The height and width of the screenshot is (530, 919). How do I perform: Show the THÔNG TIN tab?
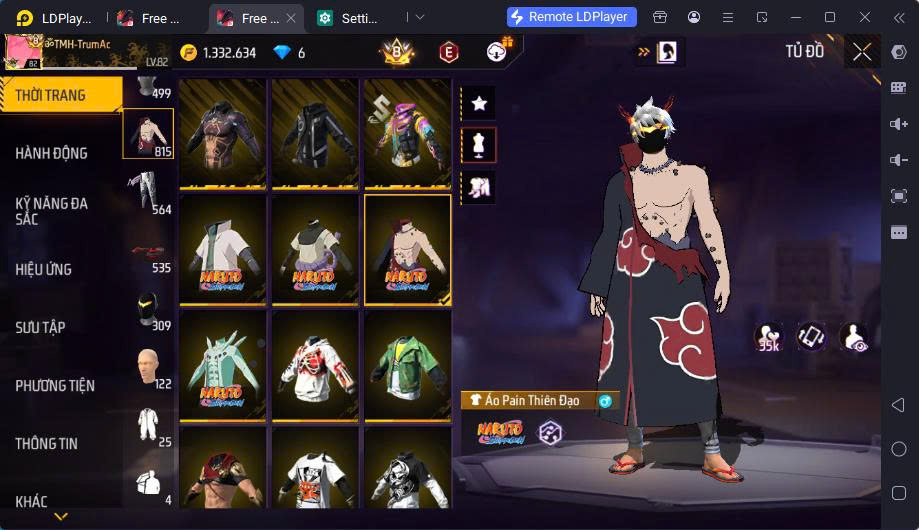pyautogui.click(x=47, y=443)
